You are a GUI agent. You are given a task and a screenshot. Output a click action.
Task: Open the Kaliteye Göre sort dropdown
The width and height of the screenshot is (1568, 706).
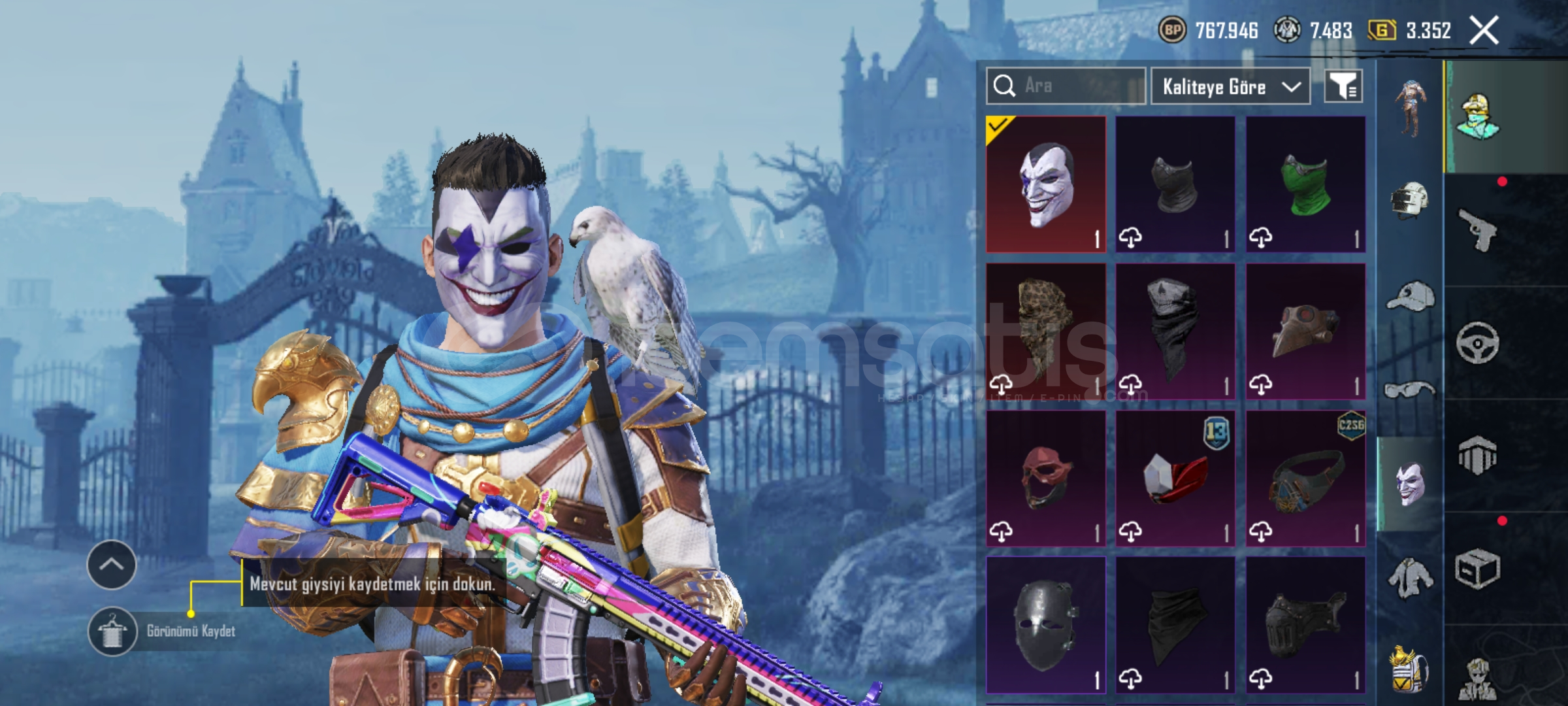click(1230, 86)
